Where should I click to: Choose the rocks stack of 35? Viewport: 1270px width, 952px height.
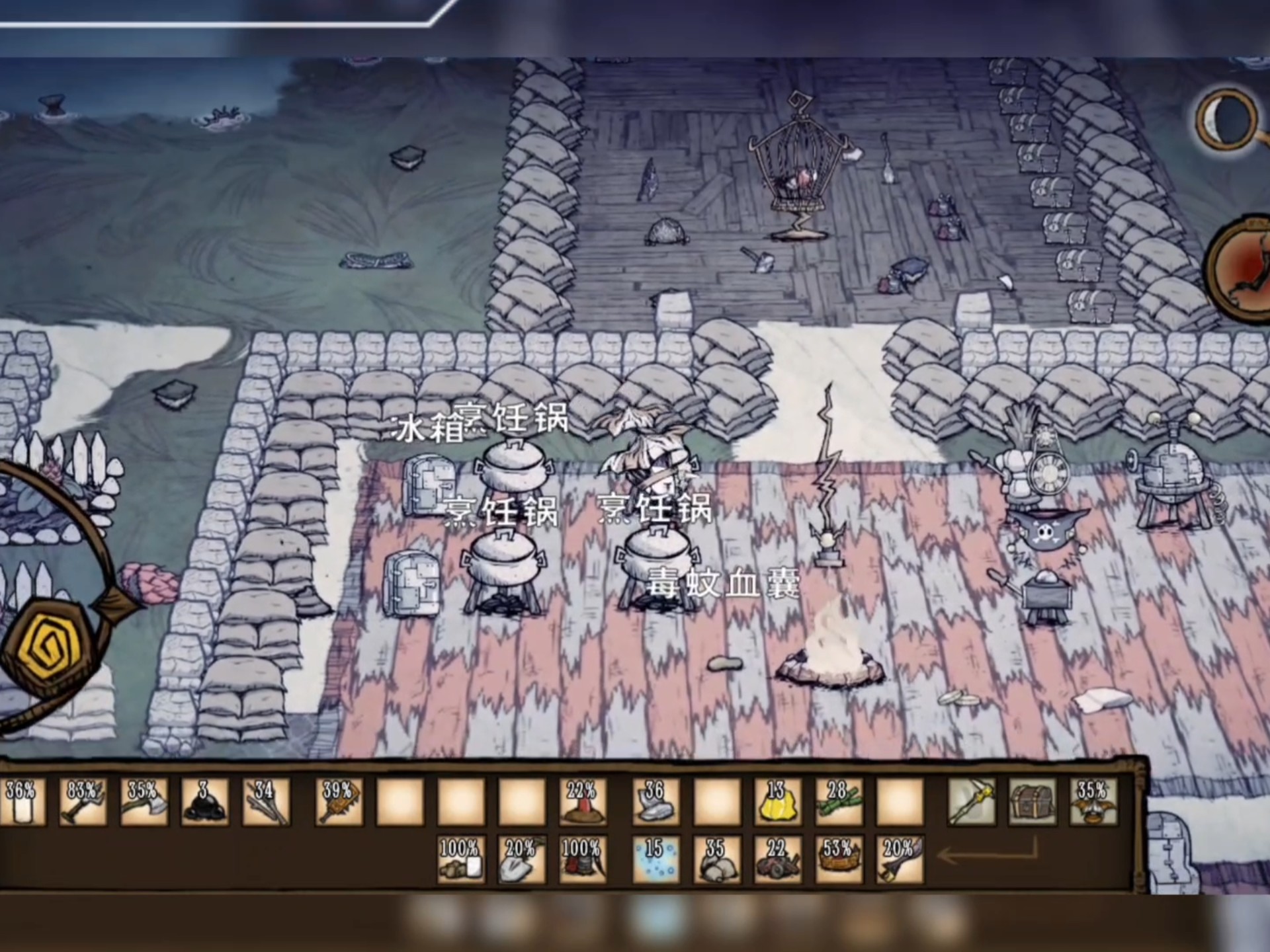716,859
